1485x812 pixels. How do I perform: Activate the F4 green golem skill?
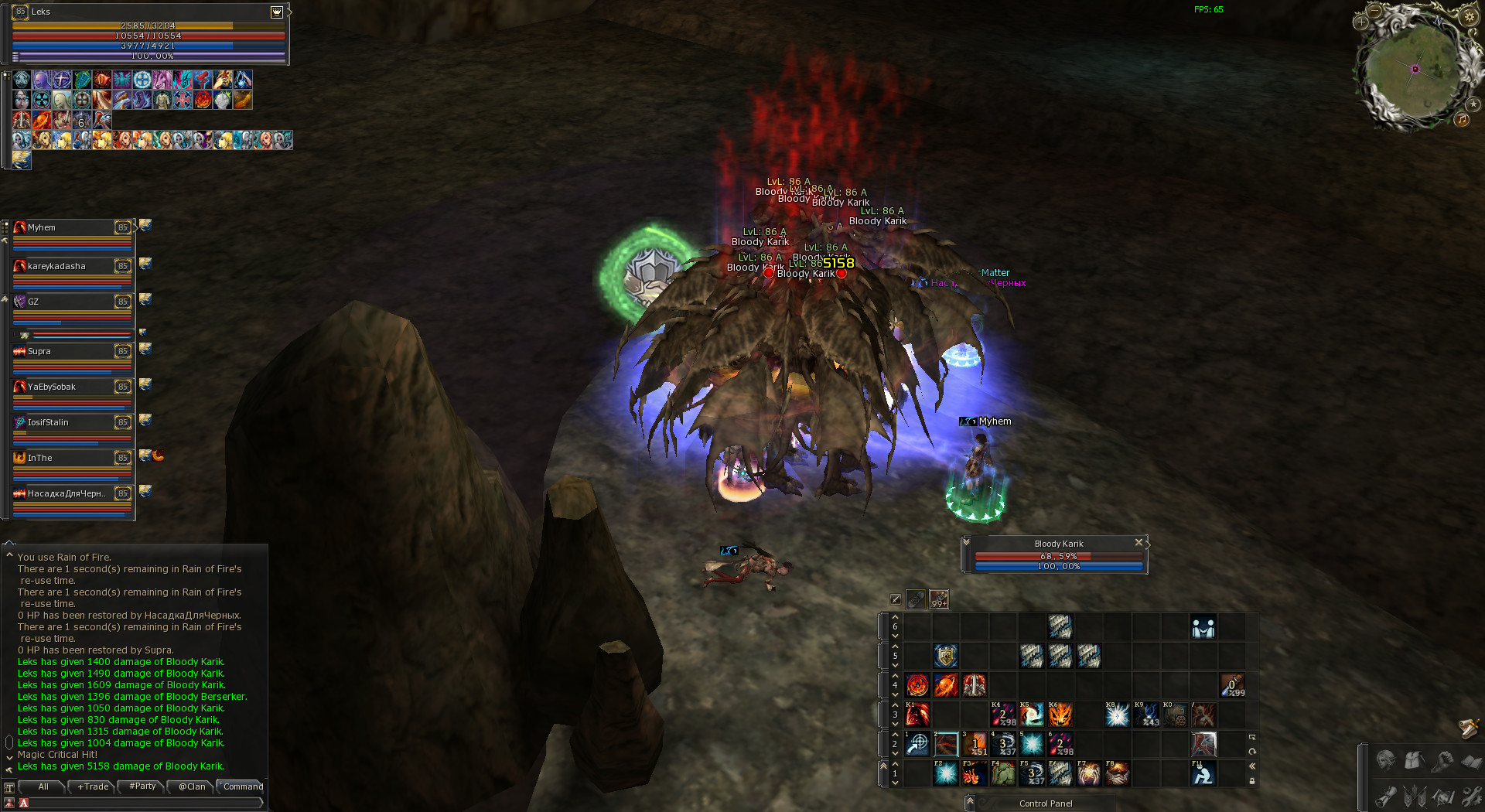[x=1003, y=773]
